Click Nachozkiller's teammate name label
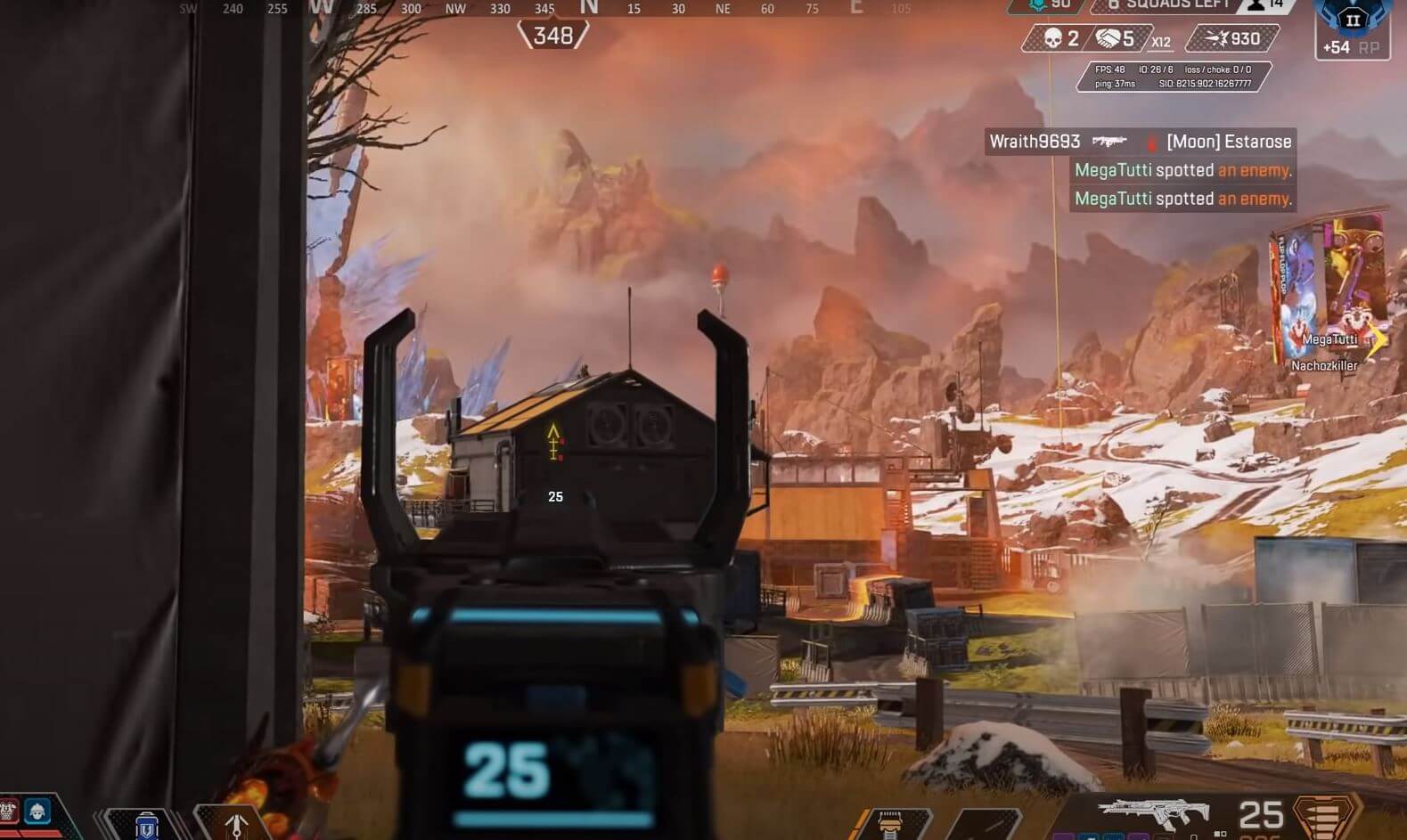Viewport: 1407px width, 840px height. (1324, 365)
